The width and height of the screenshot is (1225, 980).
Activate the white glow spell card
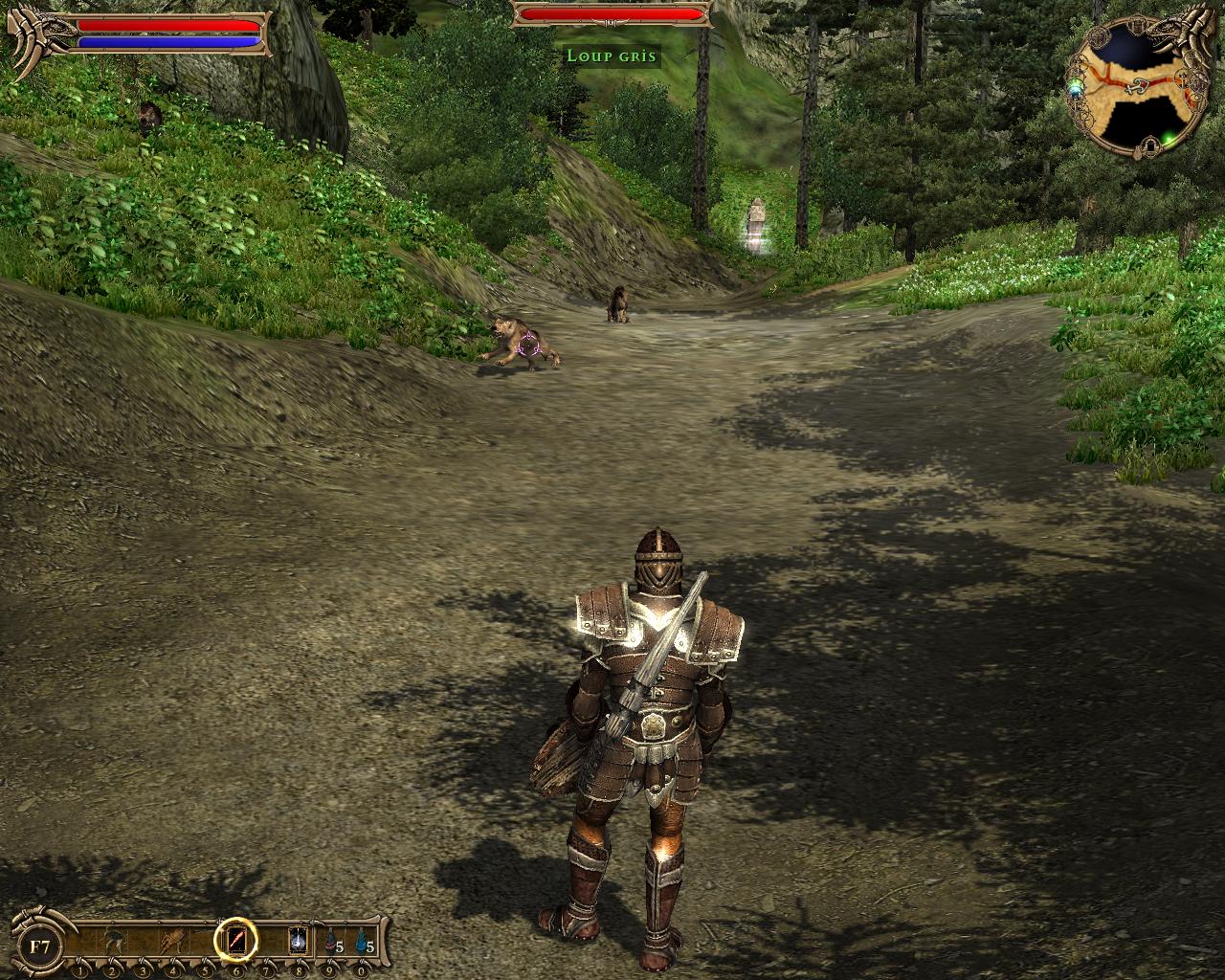click(298, 941)
